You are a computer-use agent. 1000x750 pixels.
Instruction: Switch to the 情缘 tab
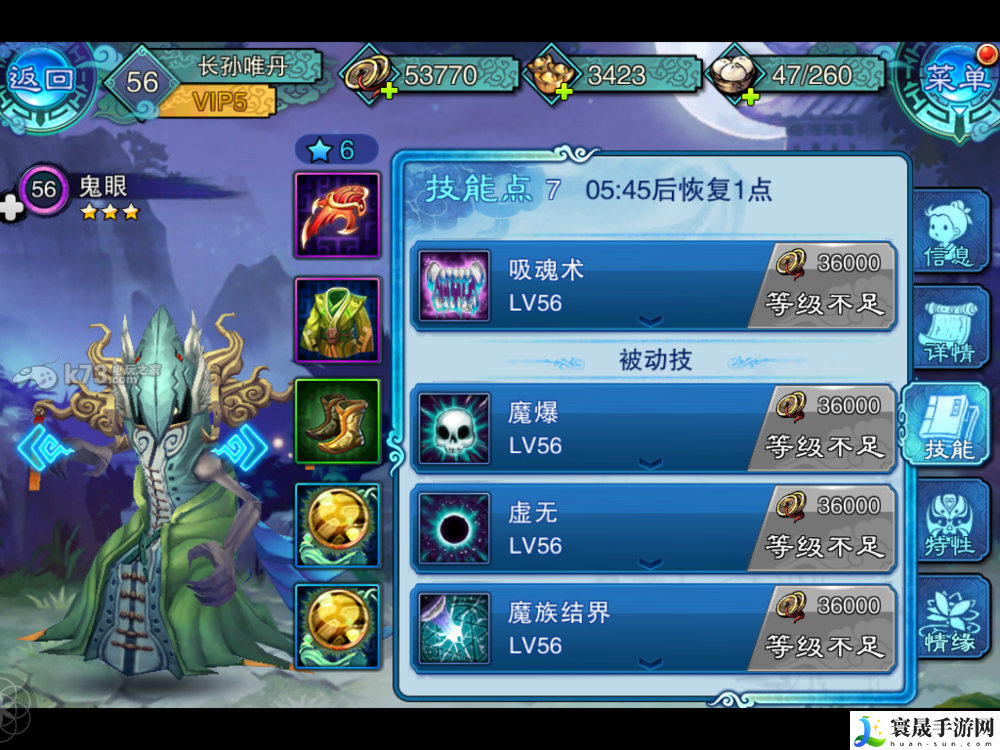coord(949,625)
